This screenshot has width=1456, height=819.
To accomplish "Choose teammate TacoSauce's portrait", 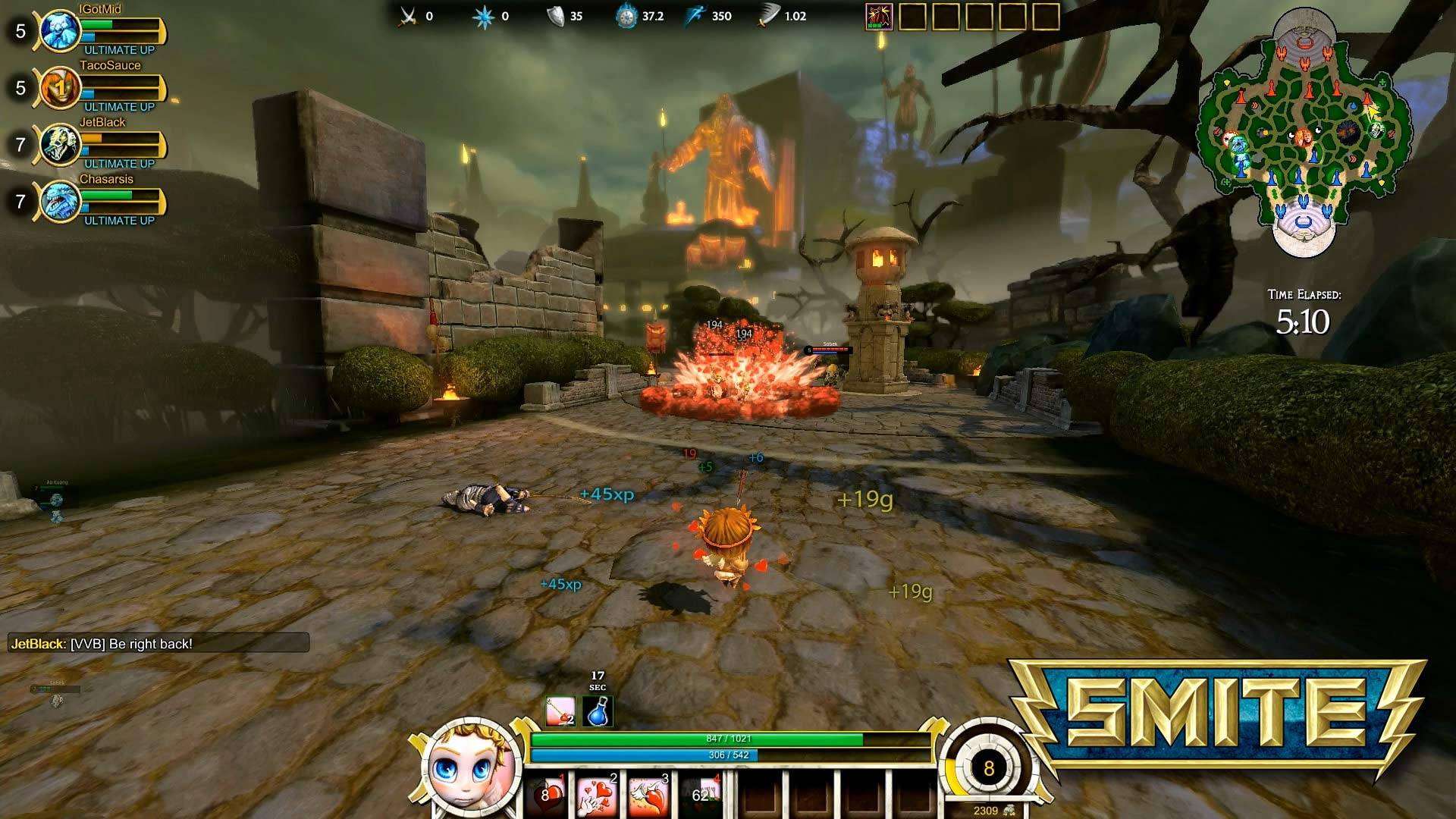I will point(59,88).
